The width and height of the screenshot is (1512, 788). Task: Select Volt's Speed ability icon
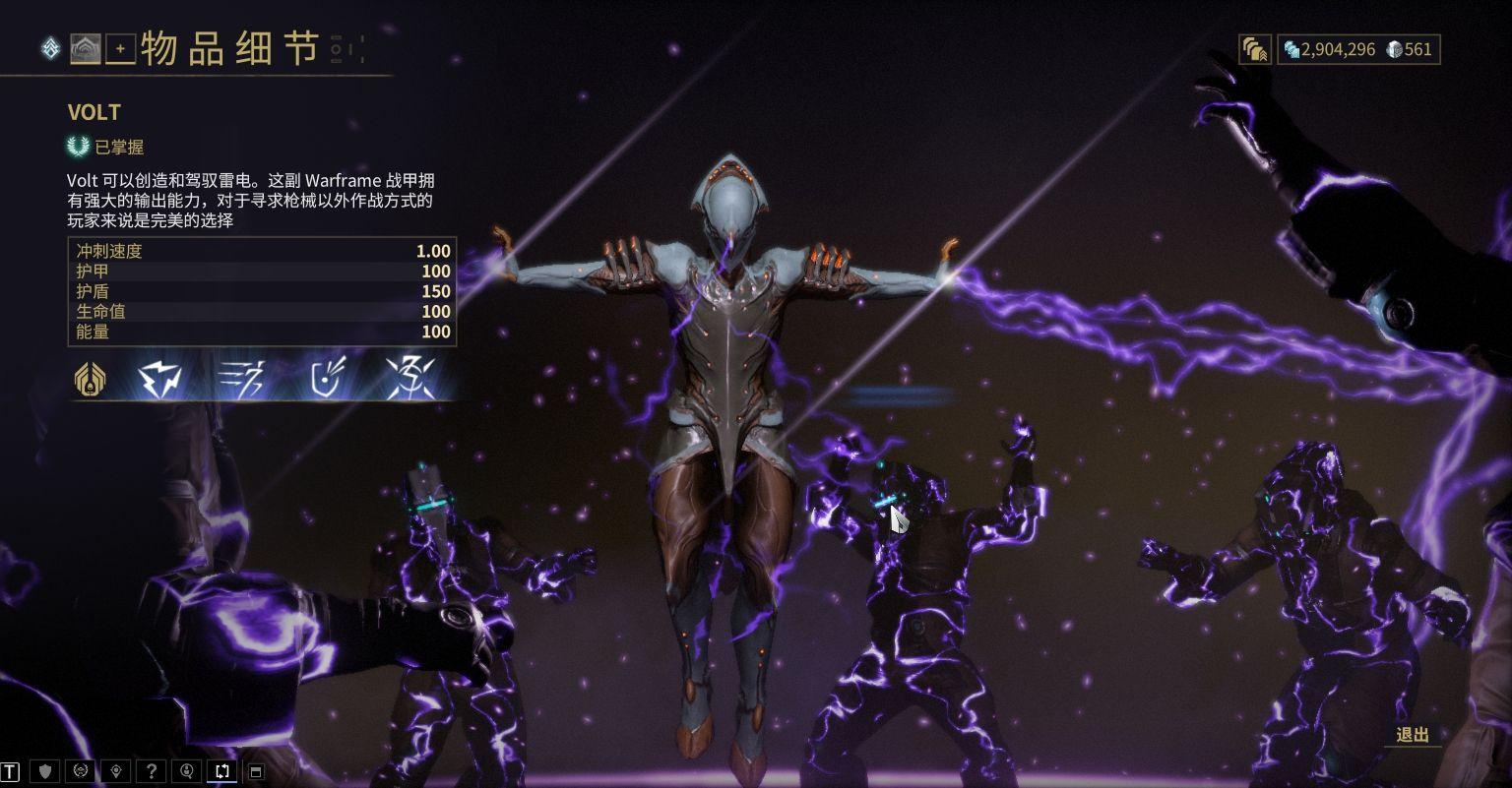pyautogui.click(x=242, y=379)
